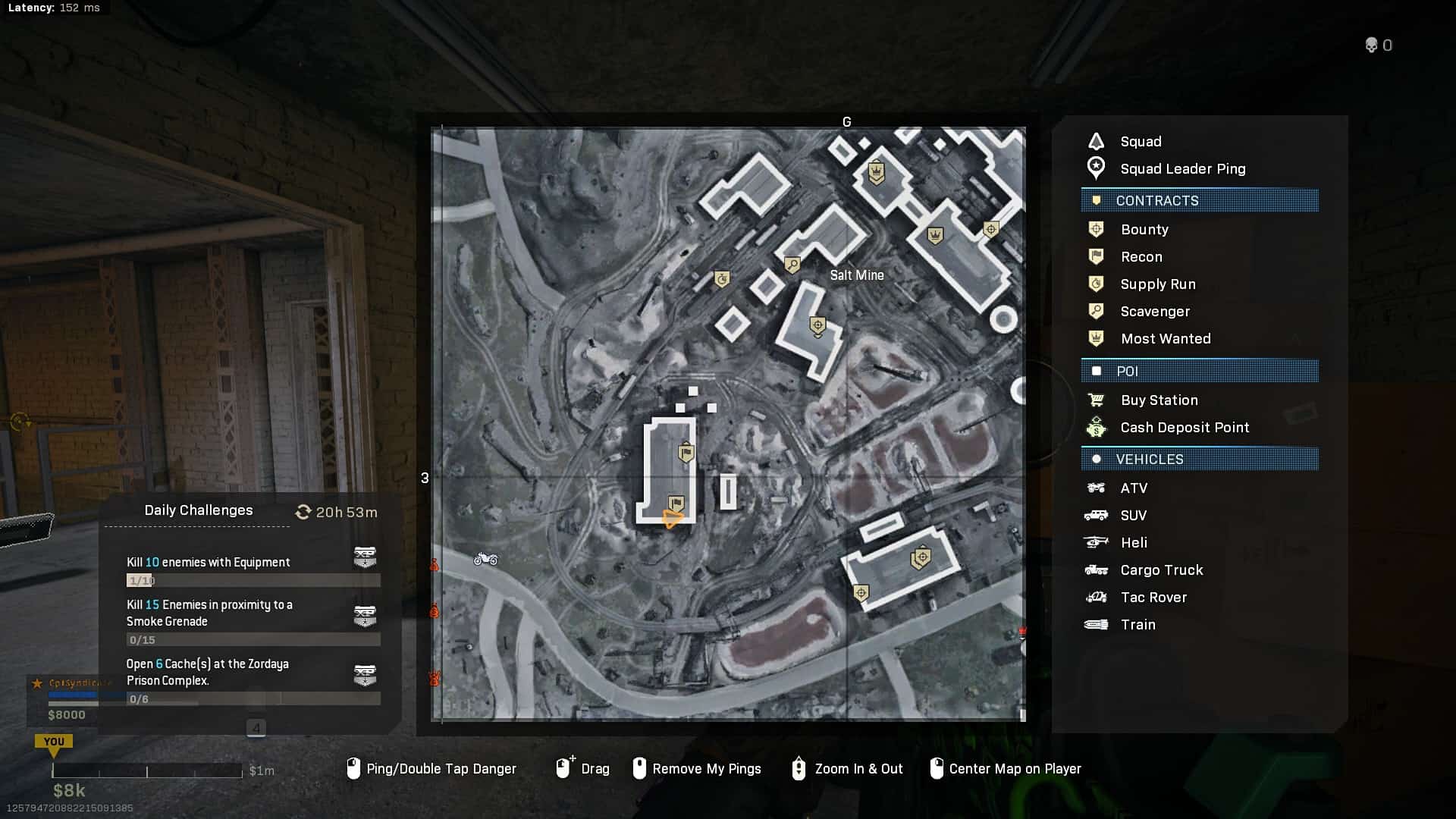Choose the Heli legend entry
Image resolution: width=1456 pixels, height=819 pixels.
(1133, 543)
